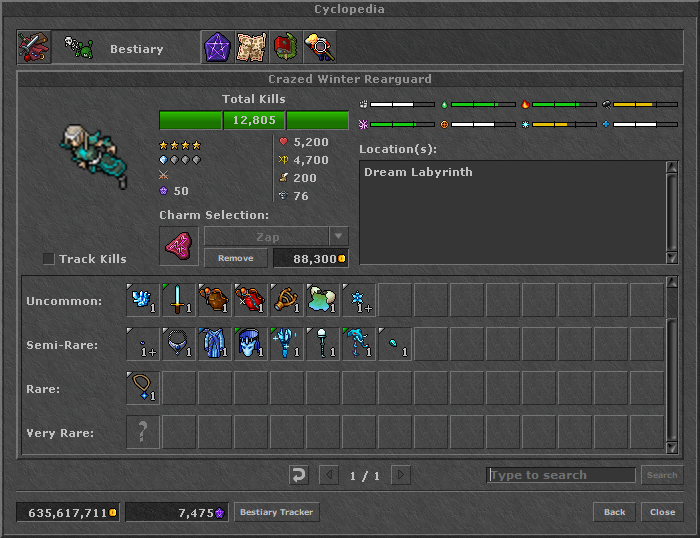Open the Charms pentagram tab

pos(217,48)
